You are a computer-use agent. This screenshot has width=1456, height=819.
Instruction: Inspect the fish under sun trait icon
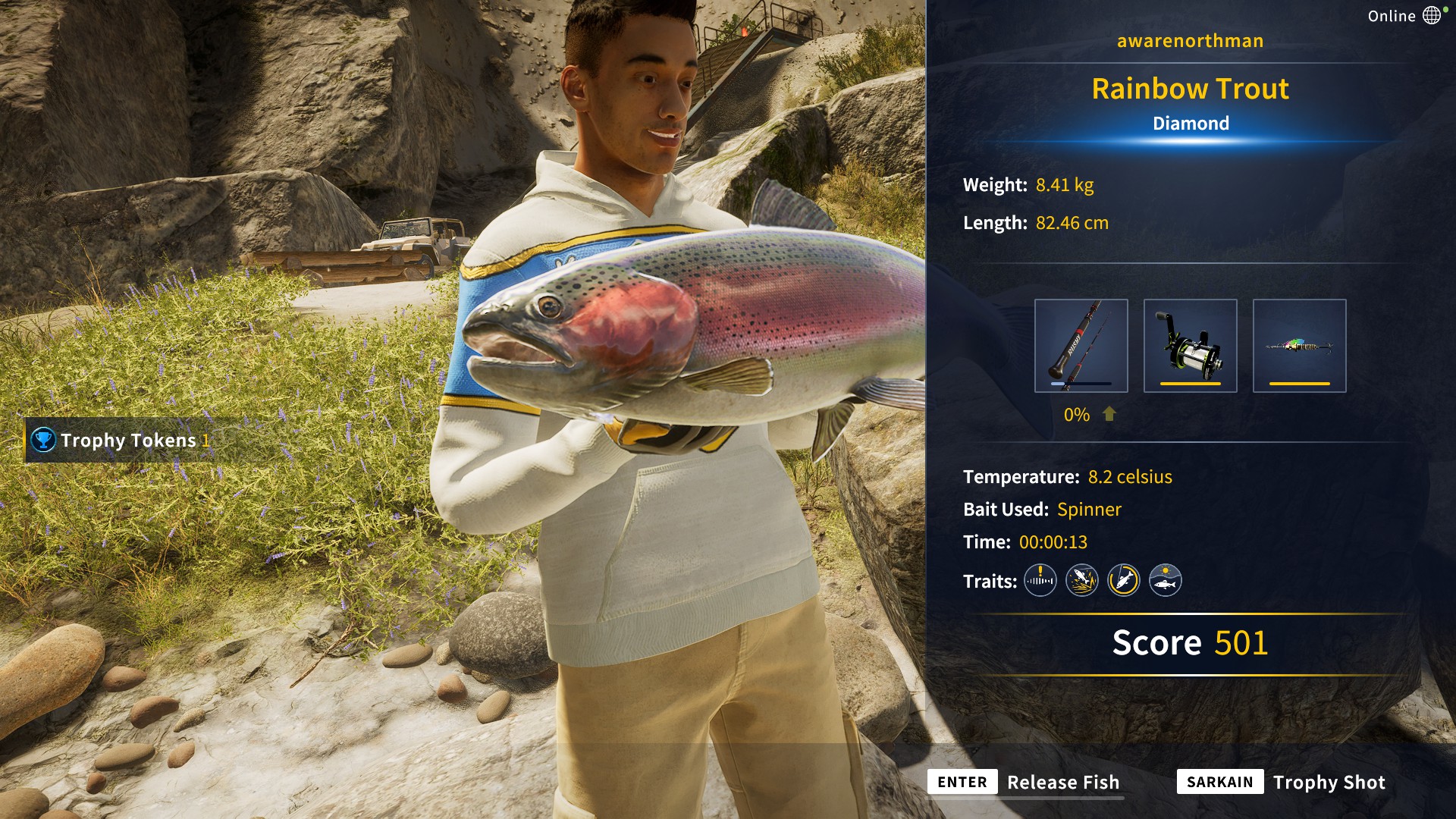tap(1165, 581)
